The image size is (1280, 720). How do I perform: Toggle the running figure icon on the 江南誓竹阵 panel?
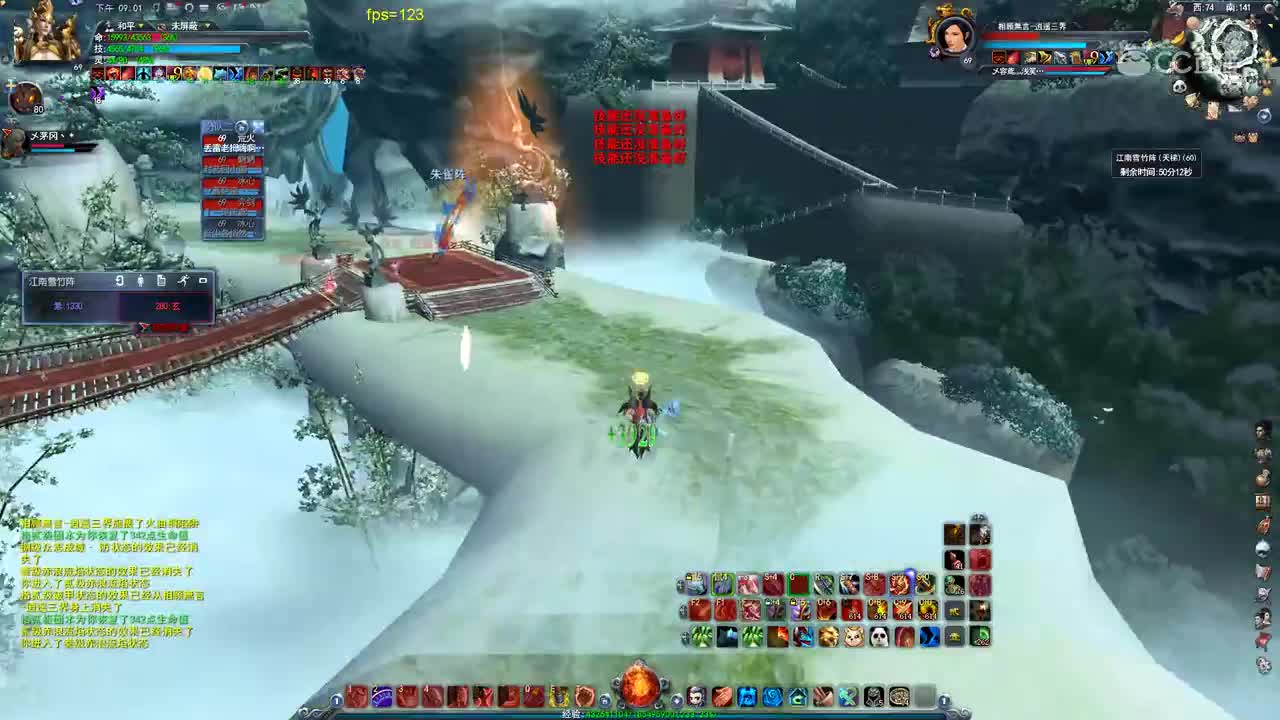click(x=184, y=281)
